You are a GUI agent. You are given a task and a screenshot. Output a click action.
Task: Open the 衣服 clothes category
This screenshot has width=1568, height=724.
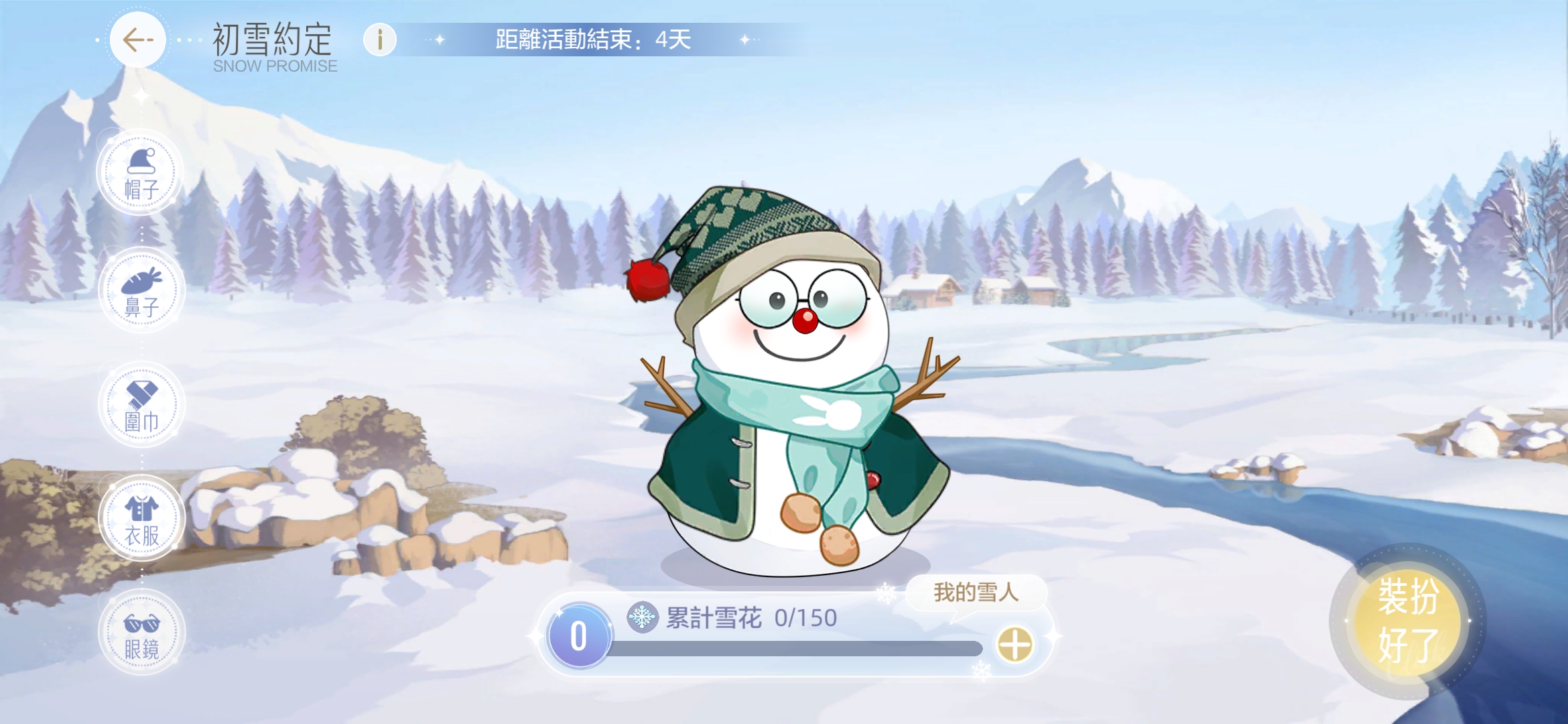coord(141,519)
